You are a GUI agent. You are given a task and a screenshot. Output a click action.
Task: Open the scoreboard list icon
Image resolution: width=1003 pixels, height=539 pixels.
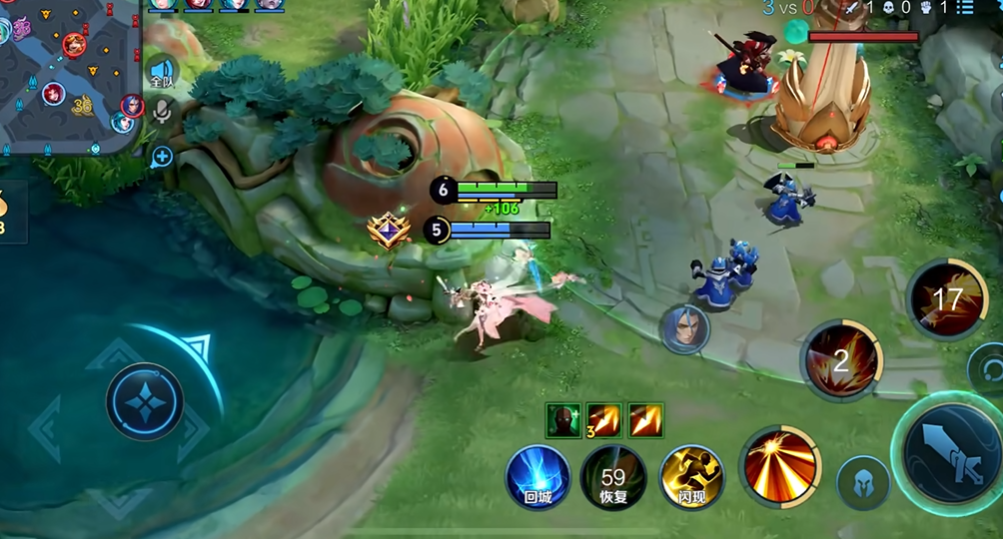(x=965, y=8)
